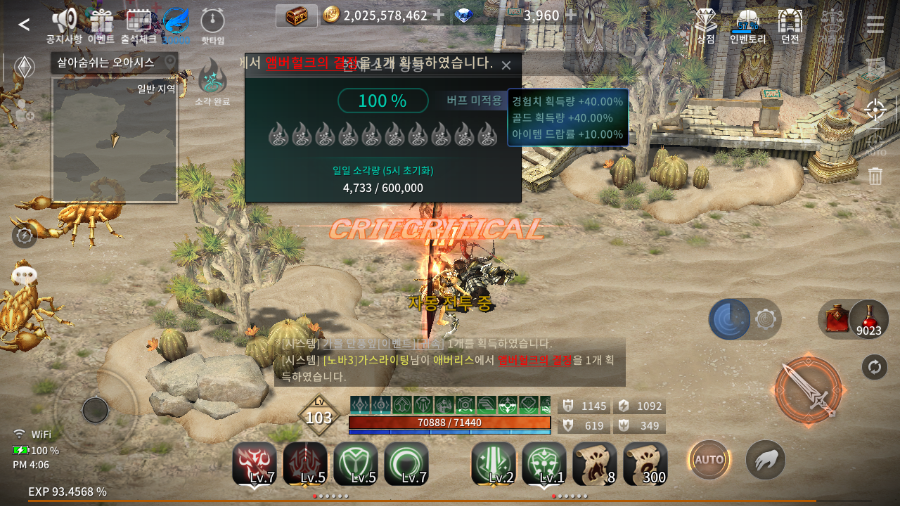The image size is (900, 506).
Task: Add gold with the plus next to 2,025,578,462
Action: [438, 15]
